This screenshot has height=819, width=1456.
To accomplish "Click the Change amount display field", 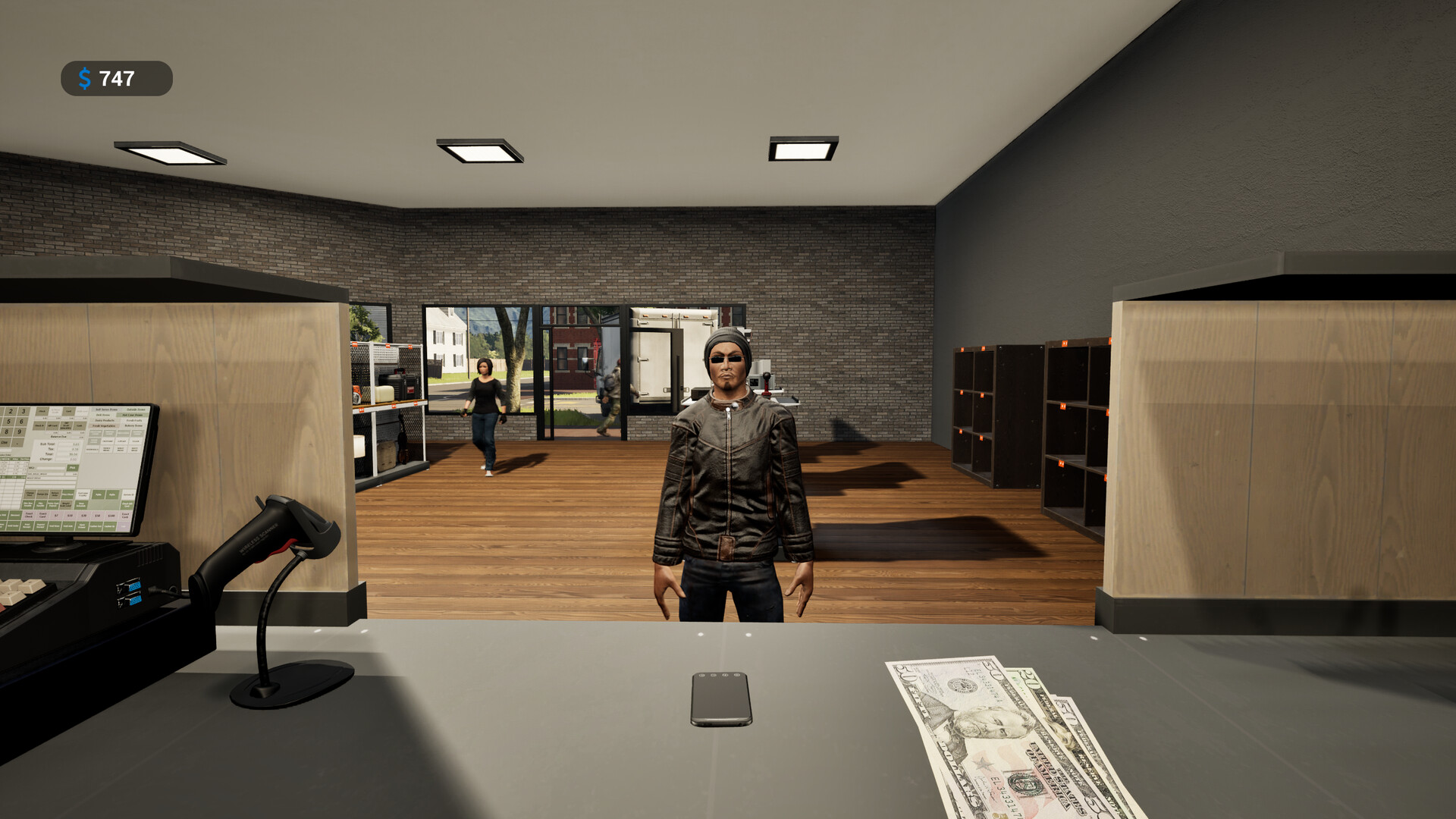I will [x=67, y=459].
